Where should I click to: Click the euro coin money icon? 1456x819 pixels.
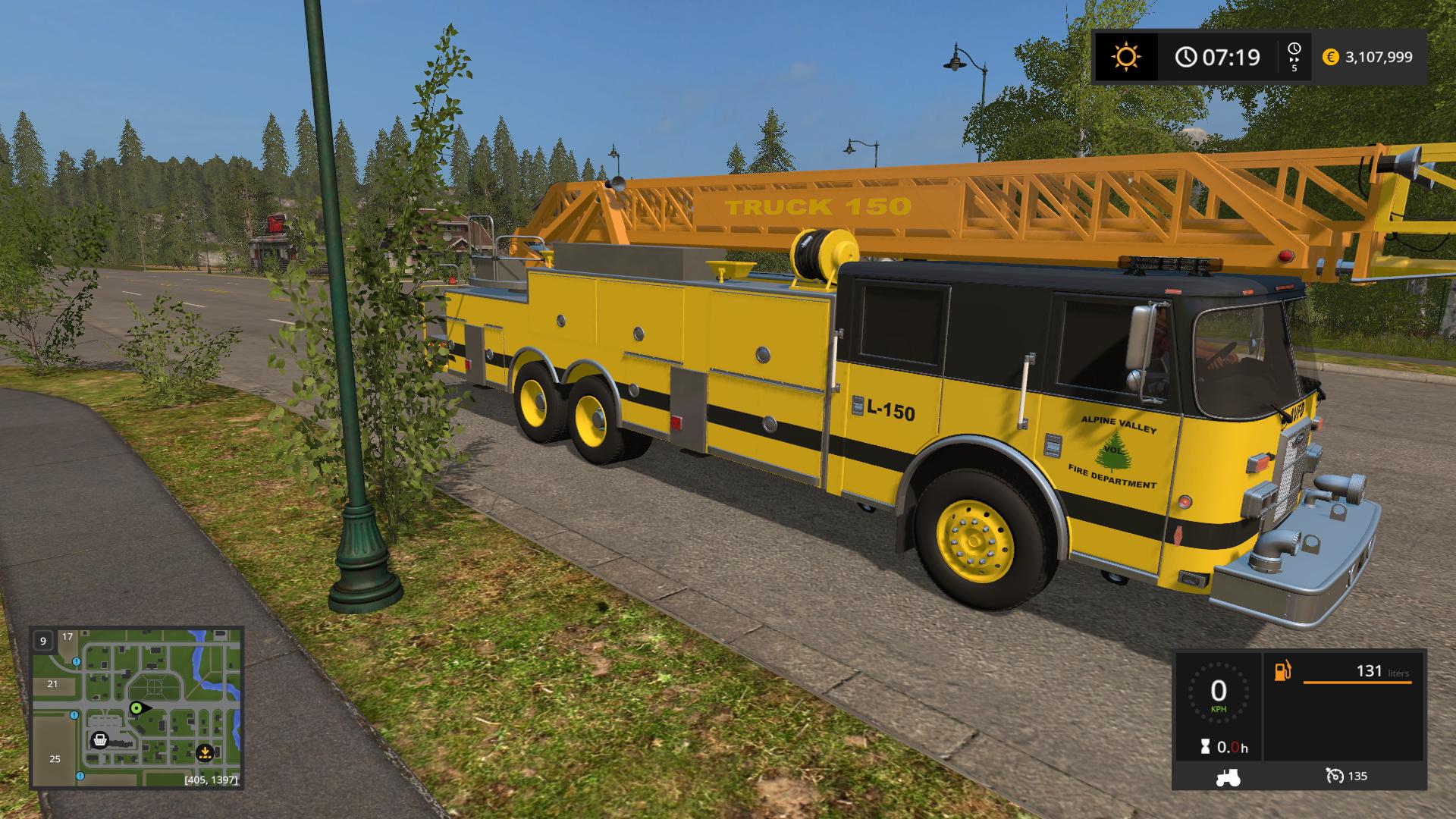click(1330, 57)
